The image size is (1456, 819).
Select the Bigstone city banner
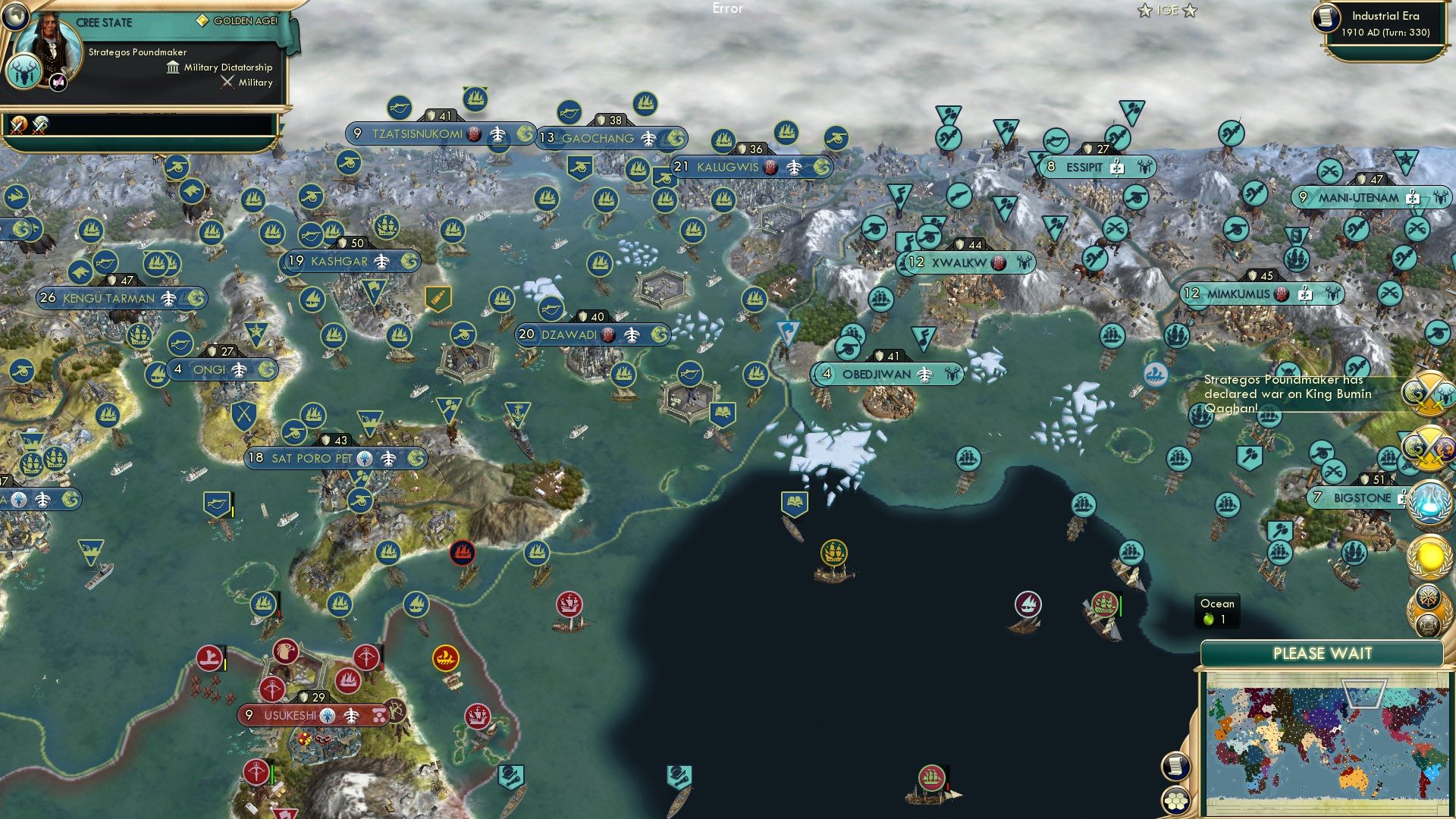1357,499
